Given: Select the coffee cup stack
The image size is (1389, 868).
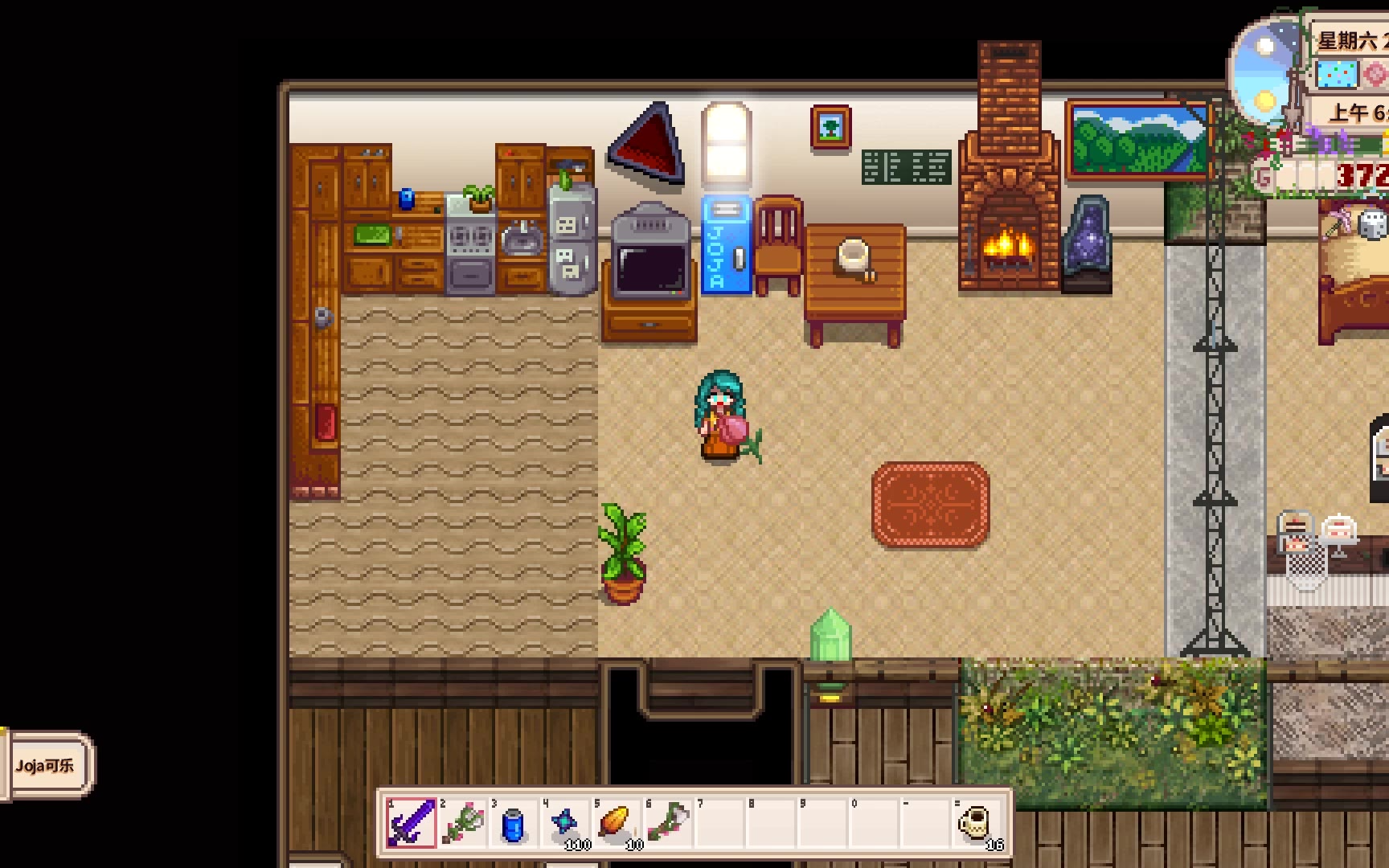Looking at the screenshot, I should click(977, 823).
